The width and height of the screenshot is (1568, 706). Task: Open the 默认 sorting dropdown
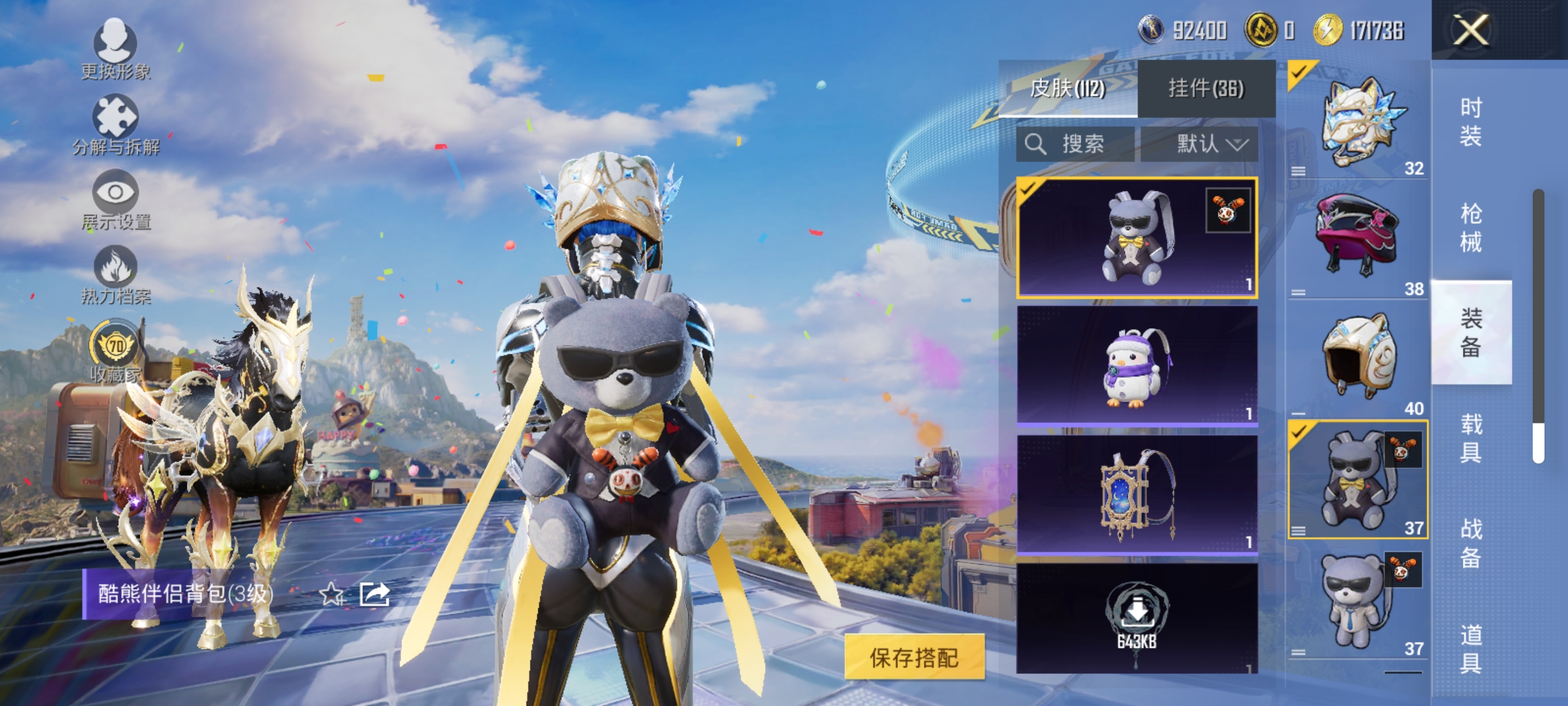pos(1207,144)
